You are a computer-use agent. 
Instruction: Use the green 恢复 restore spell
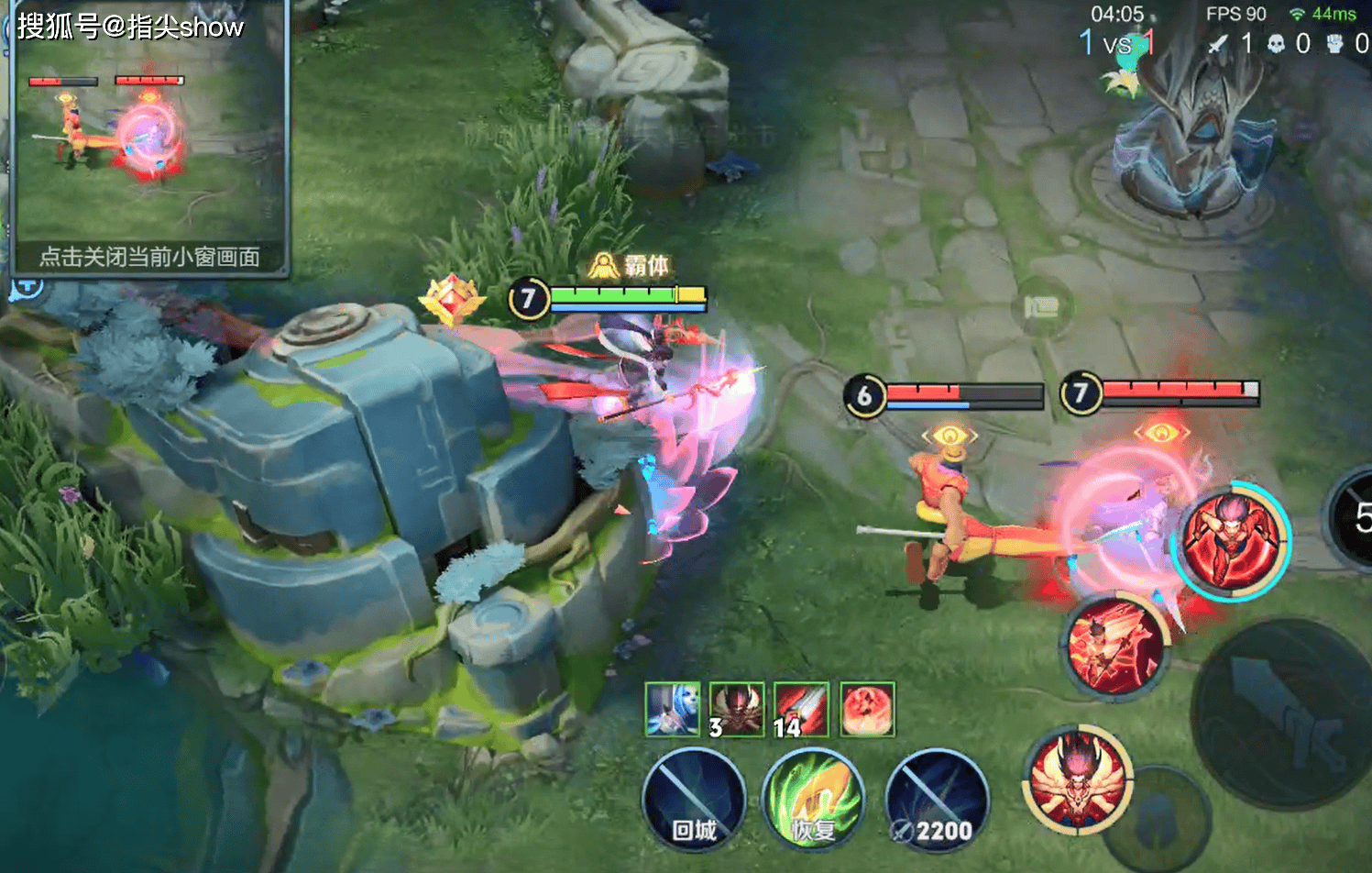pyautogui.click(x=813, y=799)
